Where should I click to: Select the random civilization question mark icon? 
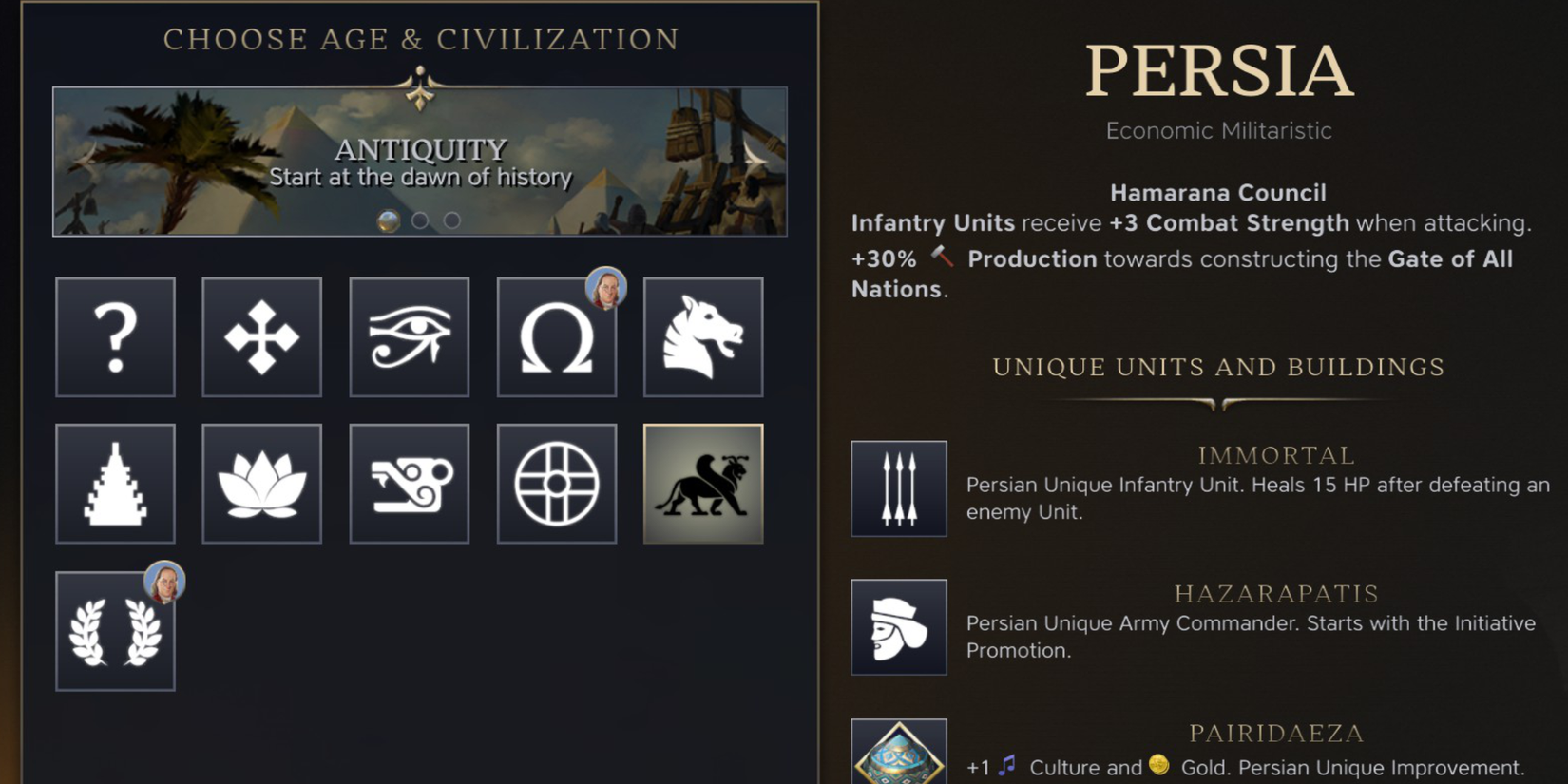click(x=115, y=337)
